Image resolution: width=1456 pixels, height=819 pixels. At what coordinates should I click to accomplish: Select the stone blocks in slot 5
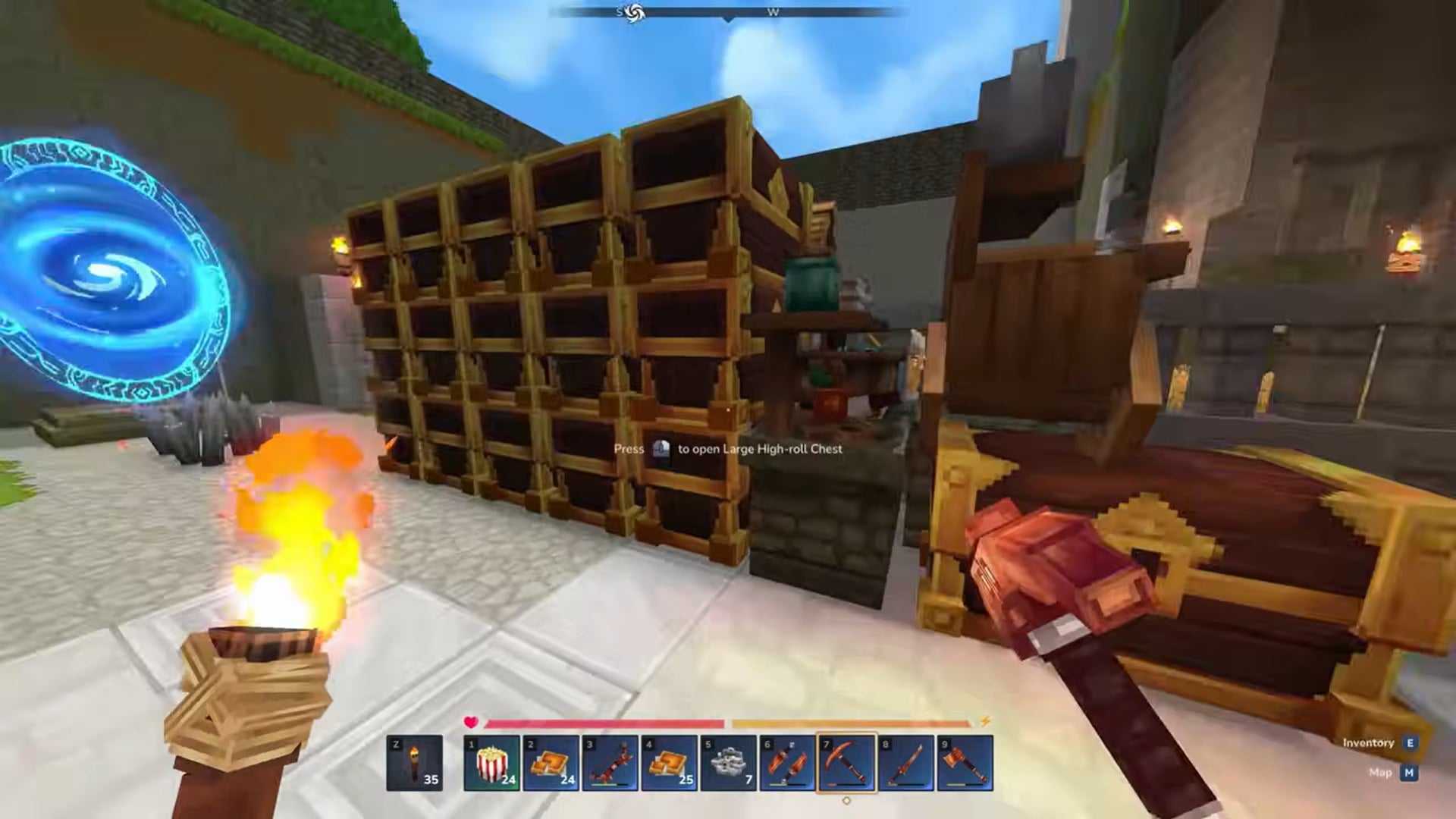(730, 762)
